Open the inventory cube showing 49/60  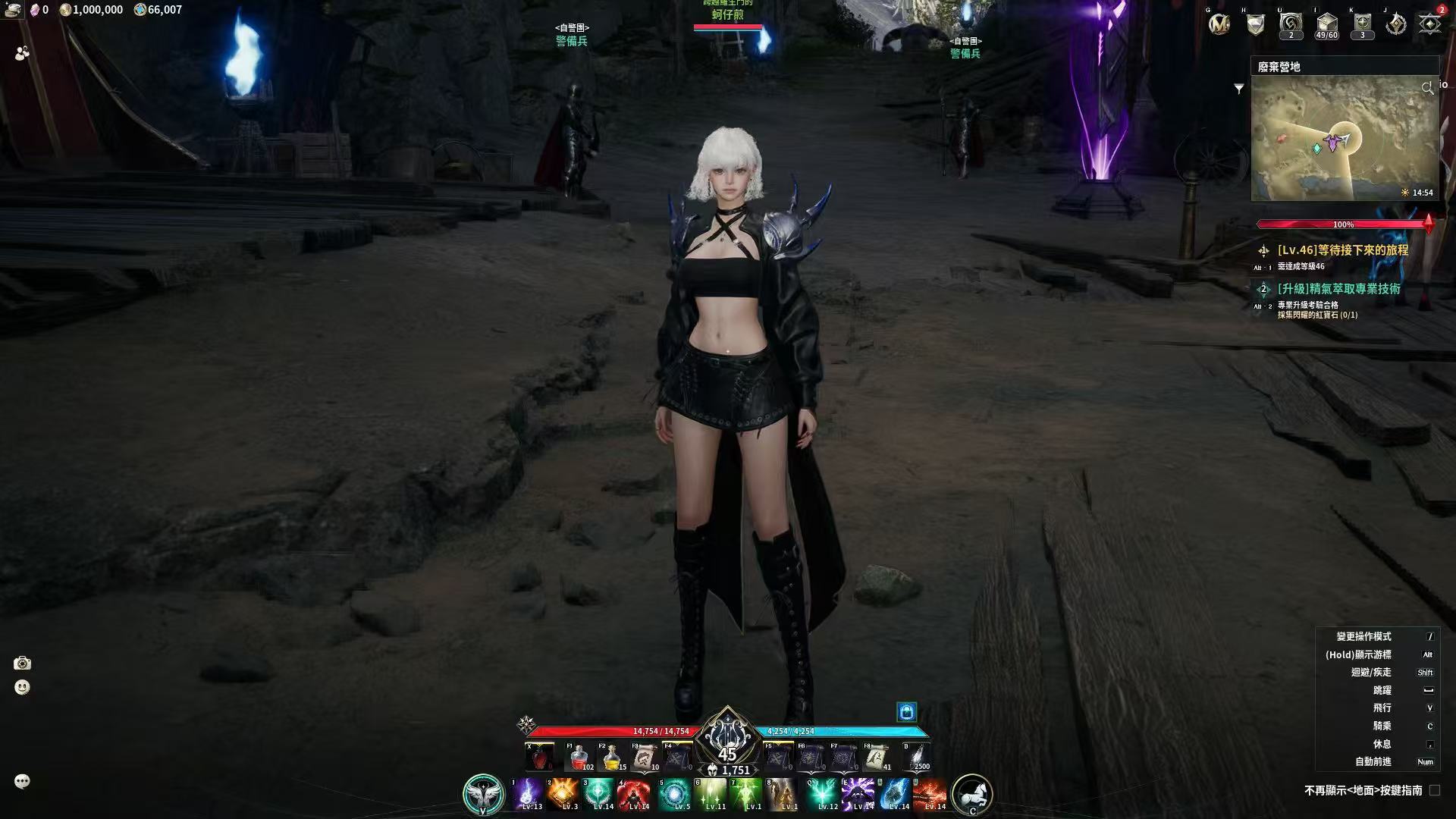(x=1326, y=24)
